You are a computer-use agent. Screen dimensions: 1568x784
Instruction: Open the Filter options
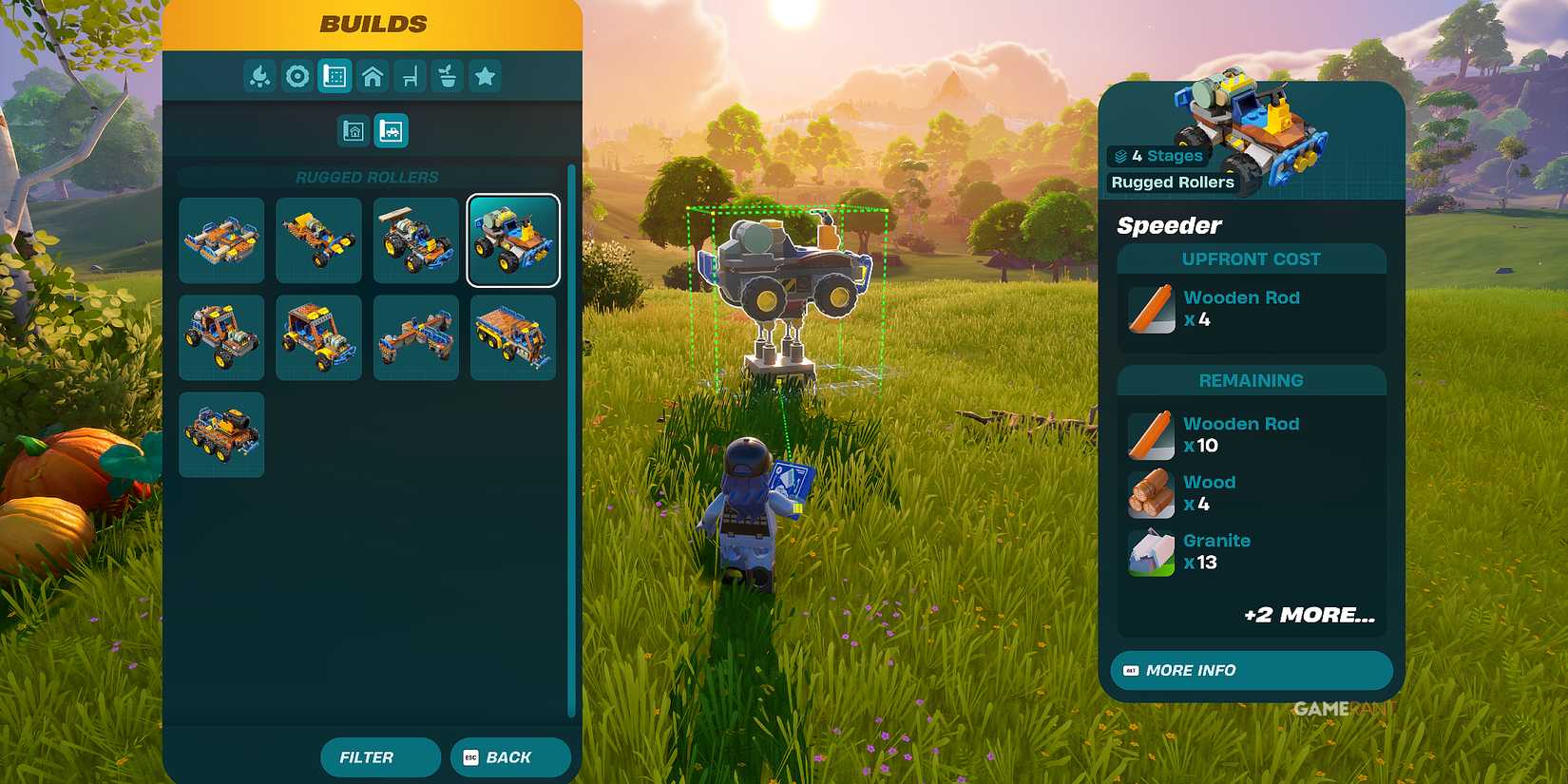(380, 757)
